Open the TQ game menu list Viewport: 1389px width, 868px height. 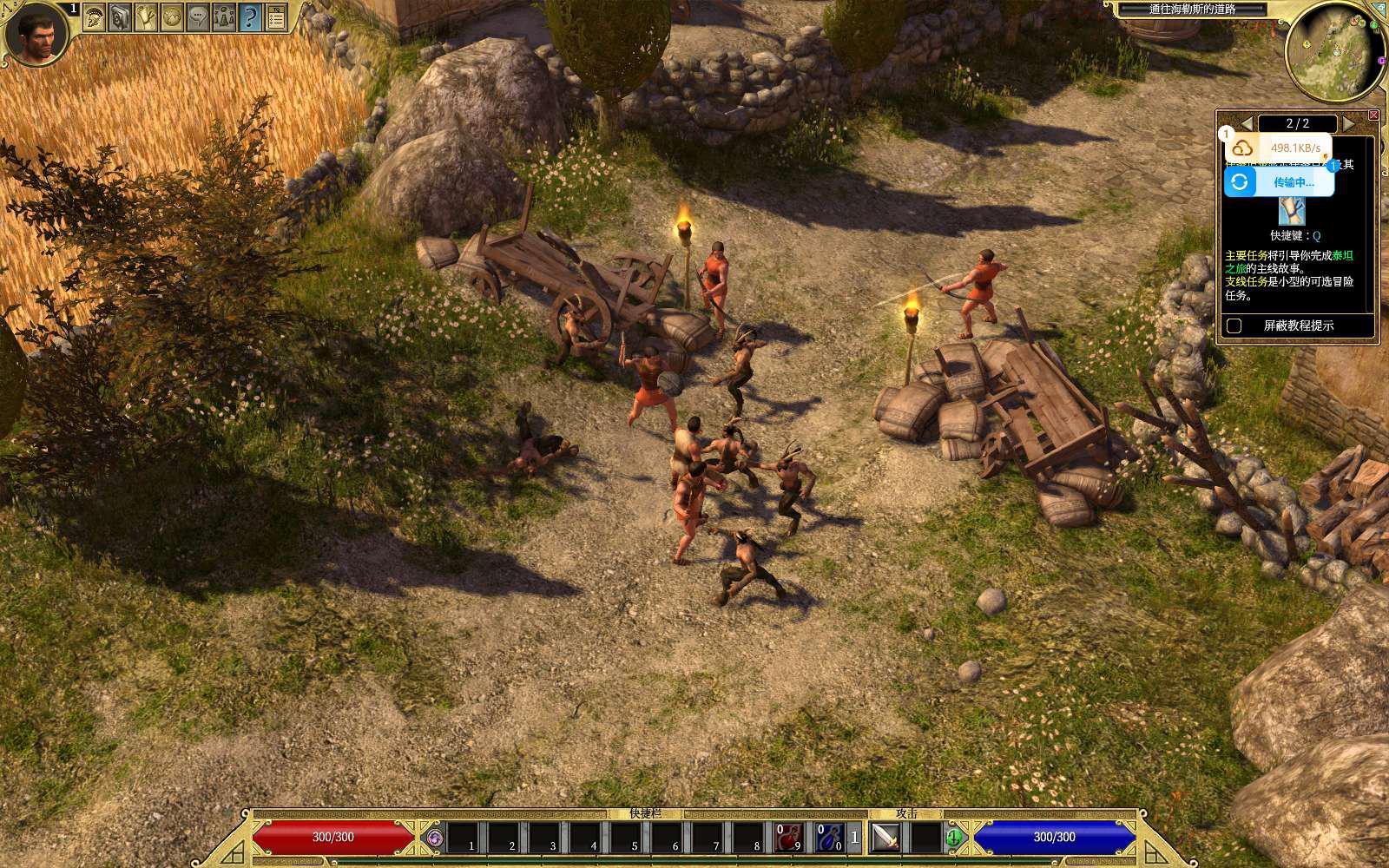coord(277,17)
